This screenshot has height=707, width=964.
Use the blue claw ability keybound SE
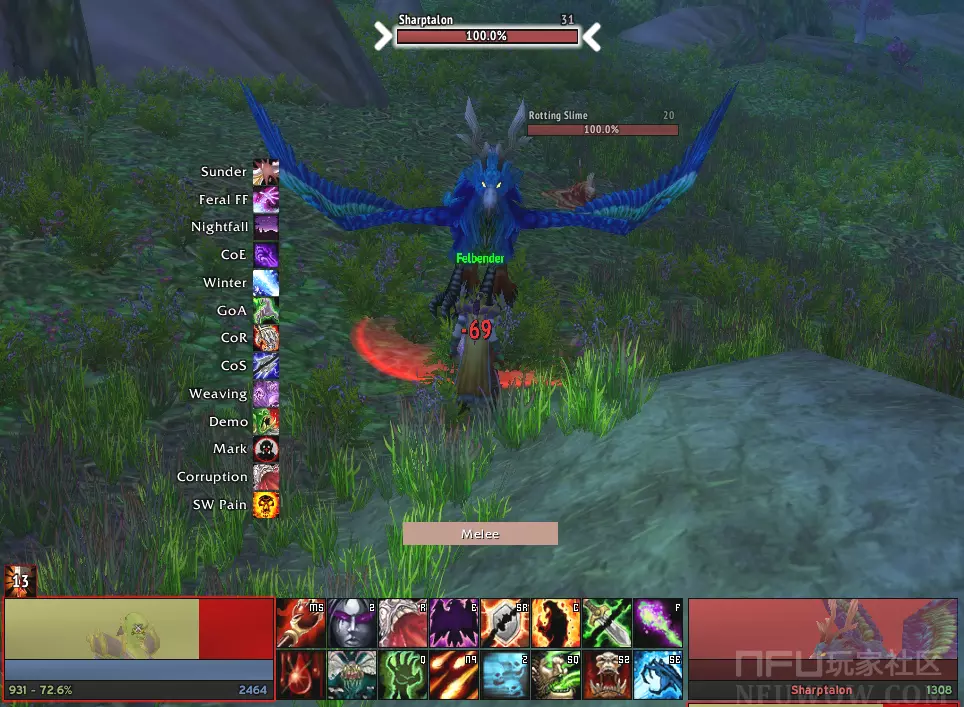pyautogui.click(x=658, y=675)
